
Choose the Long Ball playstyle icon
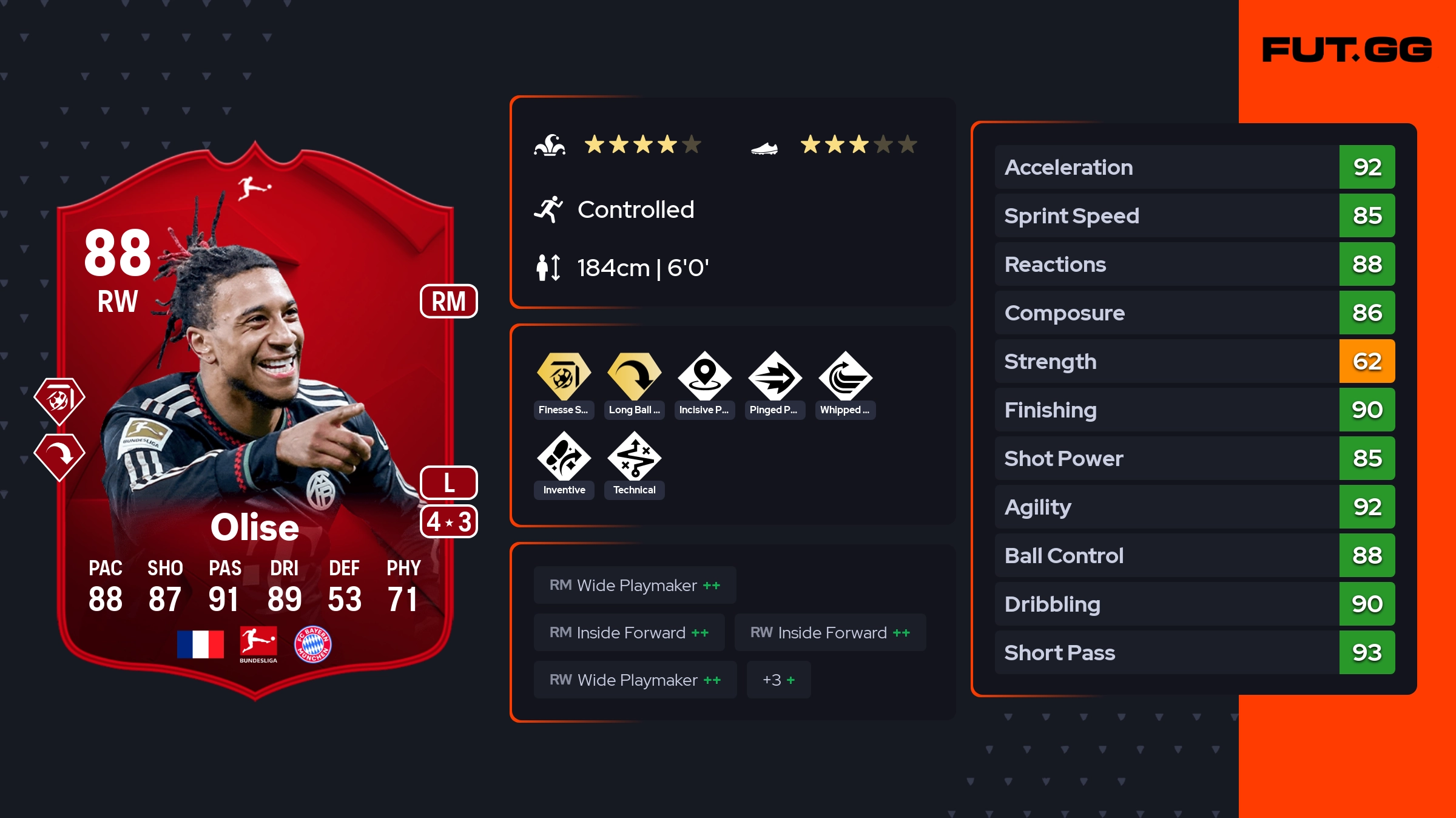pyautogui.click(x=634, y=377)
